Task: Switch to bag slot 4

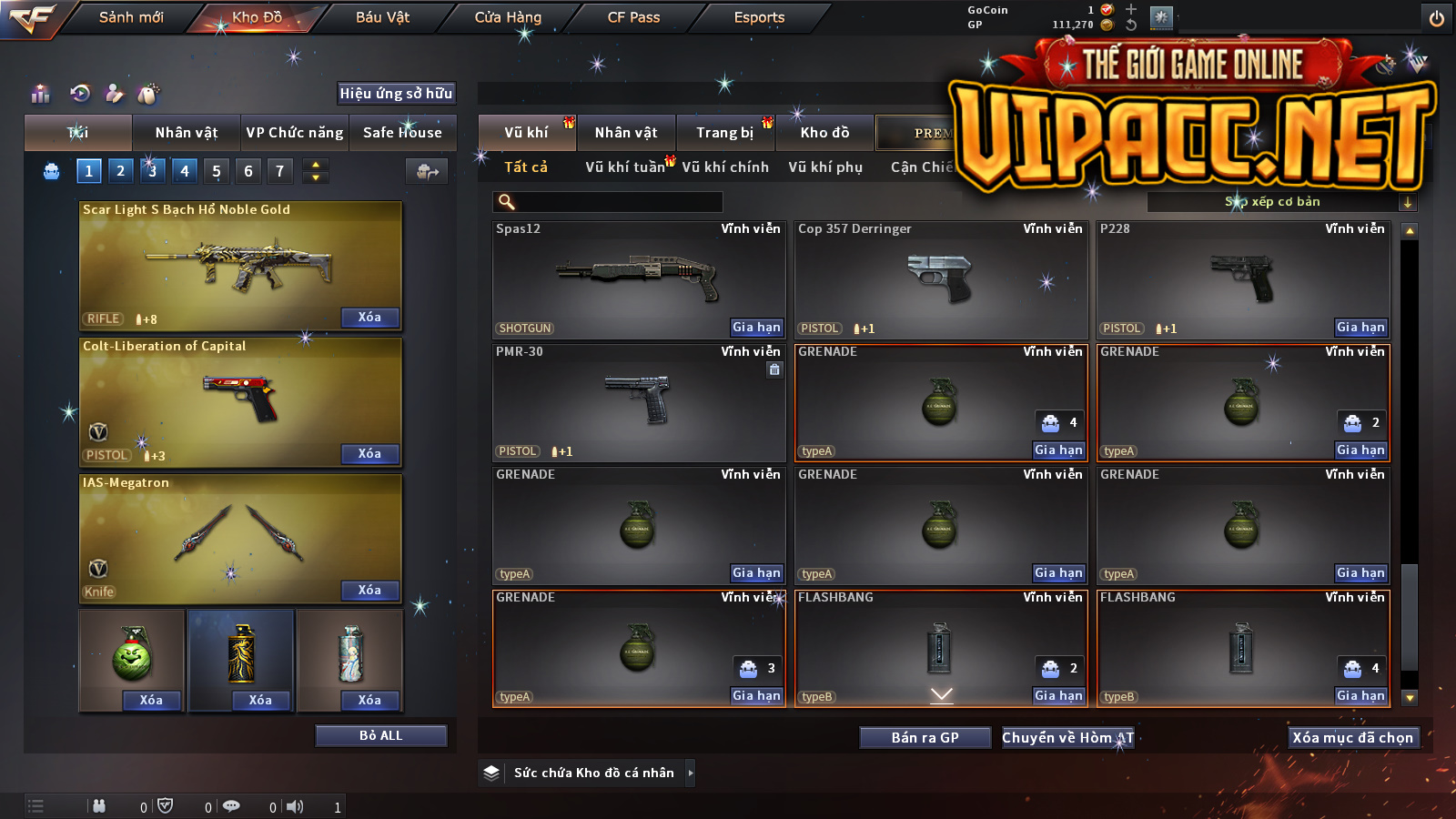Action: (185, 170)
